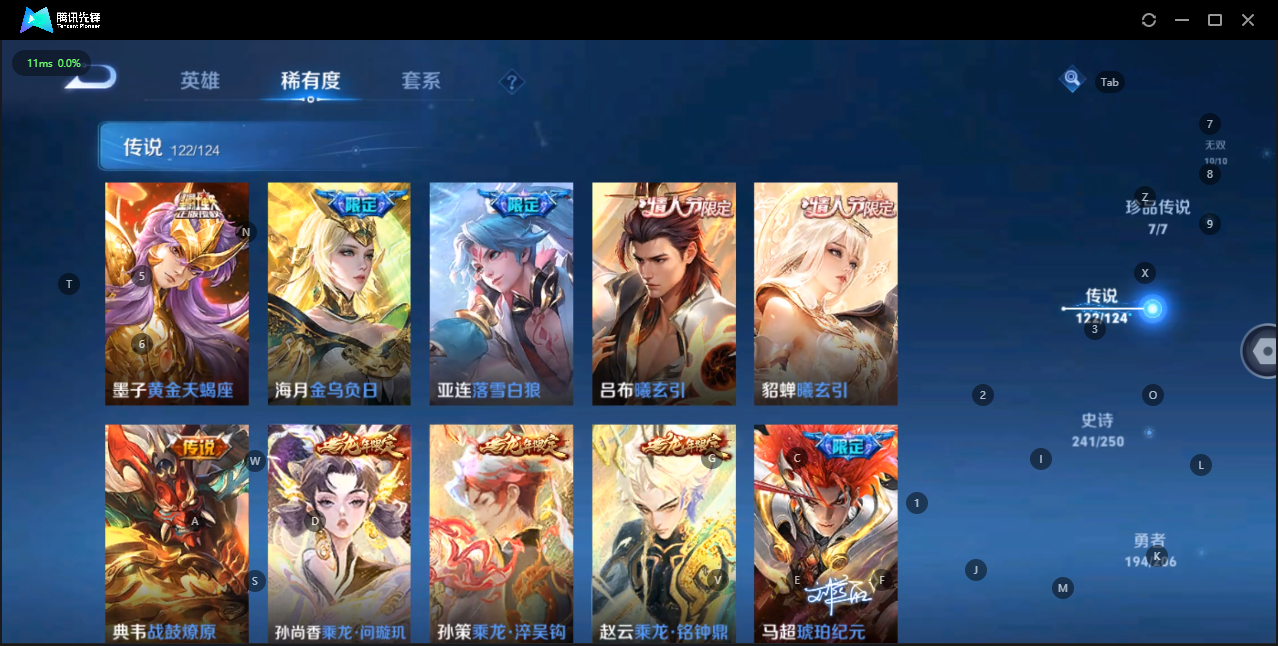Image resolution: width=1278 pixels, height=646 pixels.
Task: Choose the 孙策 乘龙·淬吴钩 skin card
Action: click(x=501, y=533)
